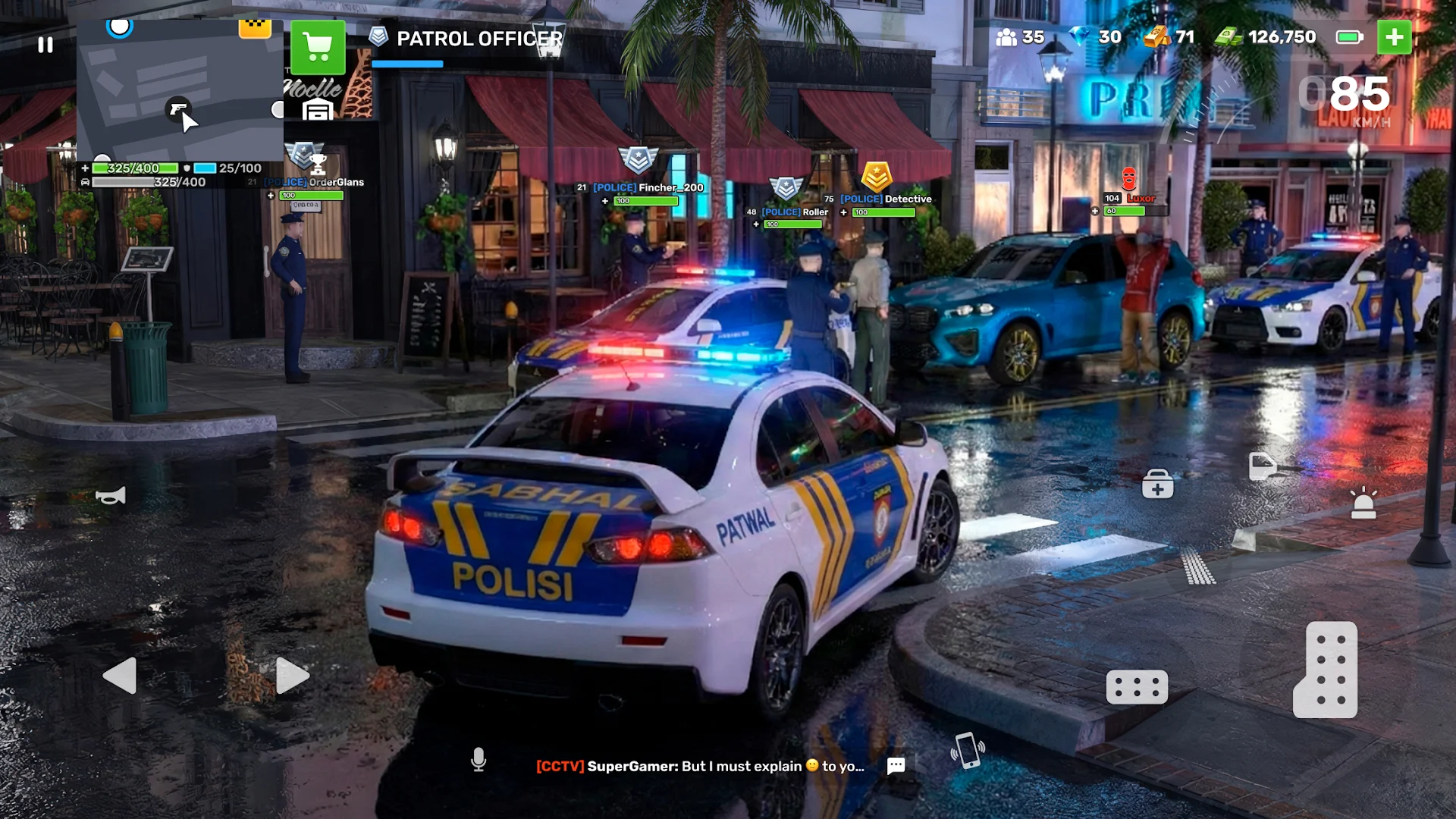The height and width of the screenshot is (819, 1456).
Task: Toggle the police siren light
Action: click(1363, 504)
